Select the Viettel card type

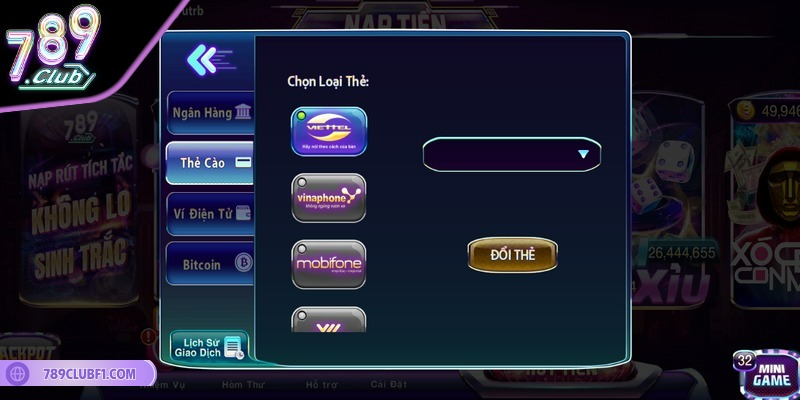328,132
